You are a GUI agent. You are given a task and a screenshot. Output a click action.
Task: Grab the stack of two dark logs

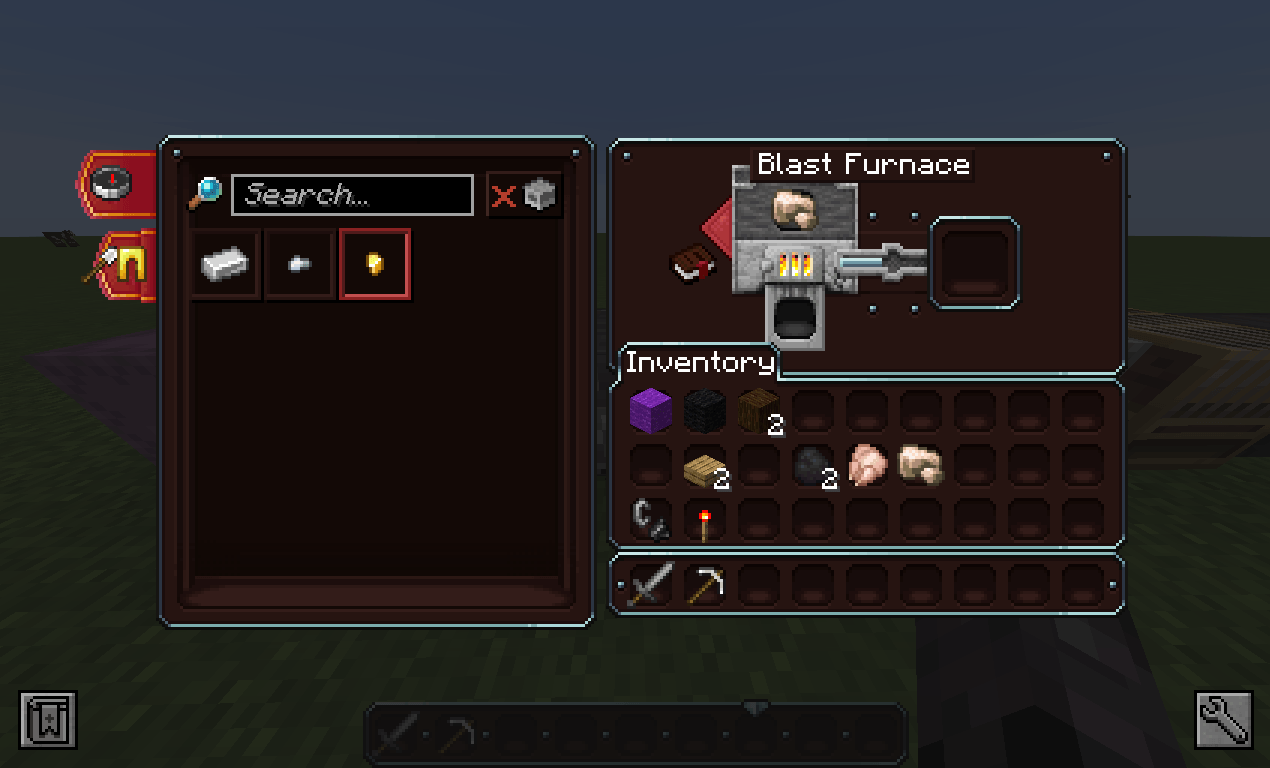click(x=758, y=411)
